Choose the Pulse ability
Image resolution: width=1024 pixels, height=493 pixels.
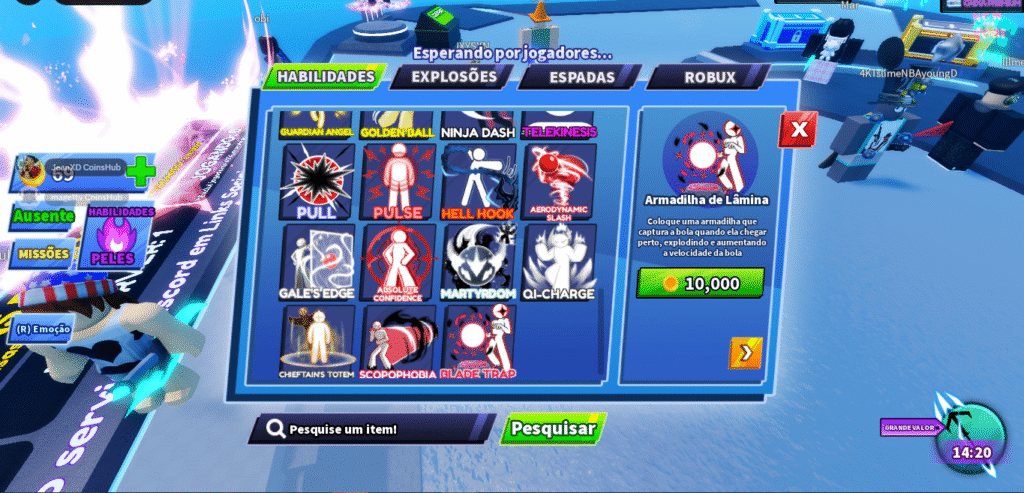coord(398,182)
